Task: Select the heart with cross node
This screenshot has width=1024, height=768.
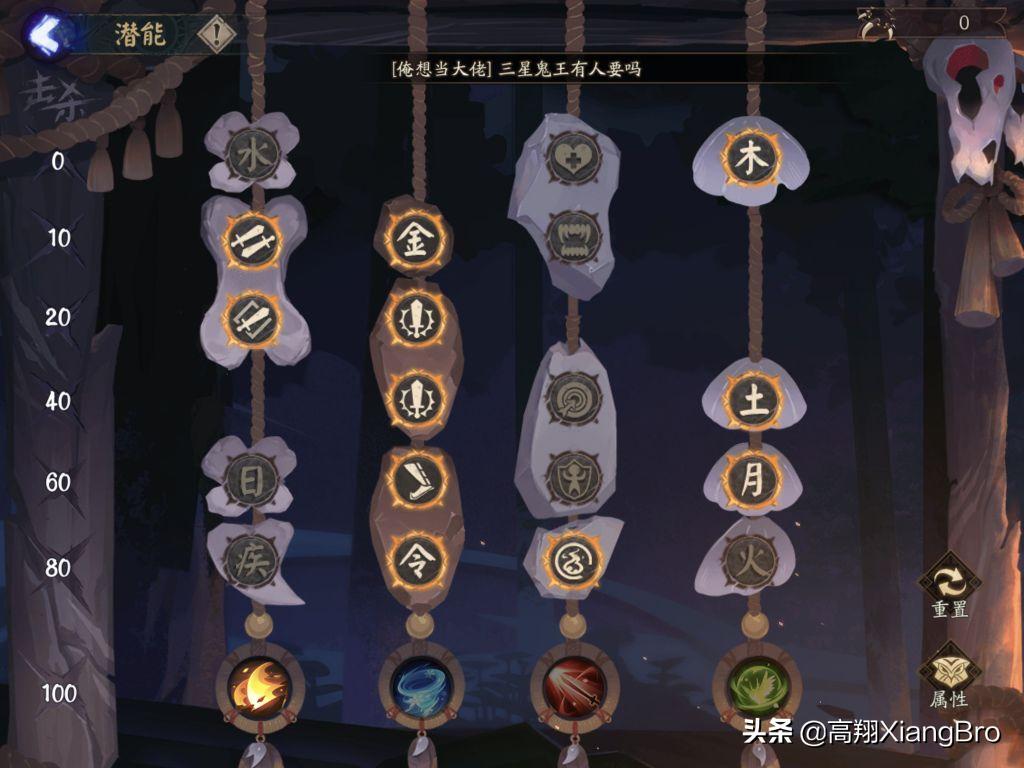Action: coord(575,157)
